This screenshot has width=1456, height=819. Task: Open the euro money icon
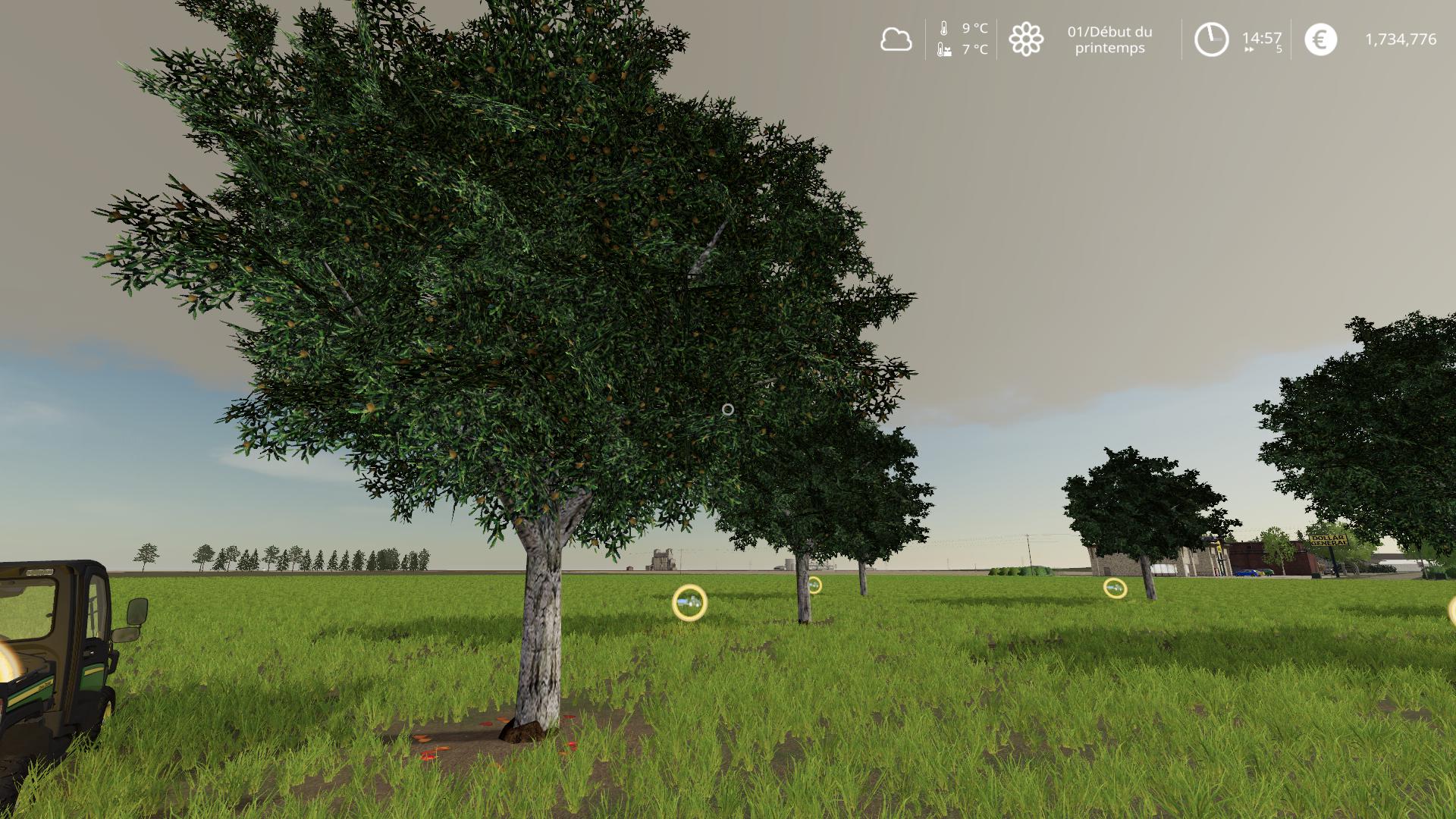point(1320,39)
